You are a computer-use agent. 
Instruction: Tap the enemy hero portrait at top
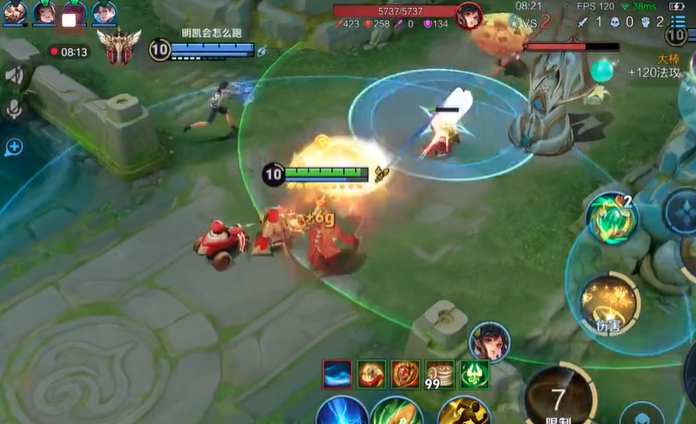coord(468,16)
